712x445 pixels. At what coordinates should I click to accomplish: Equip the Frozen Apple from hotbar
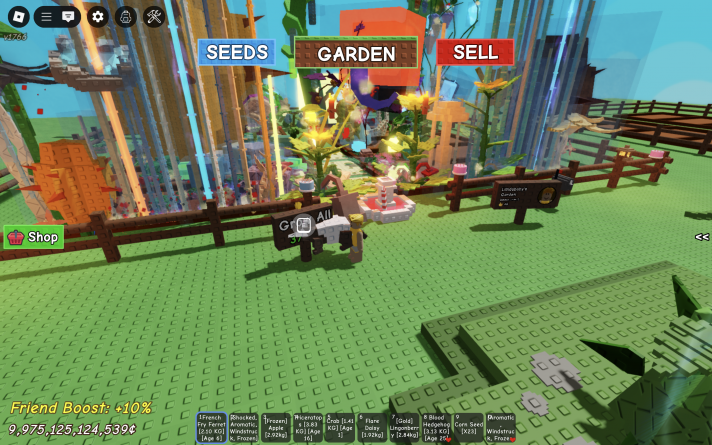coord(276,428)
